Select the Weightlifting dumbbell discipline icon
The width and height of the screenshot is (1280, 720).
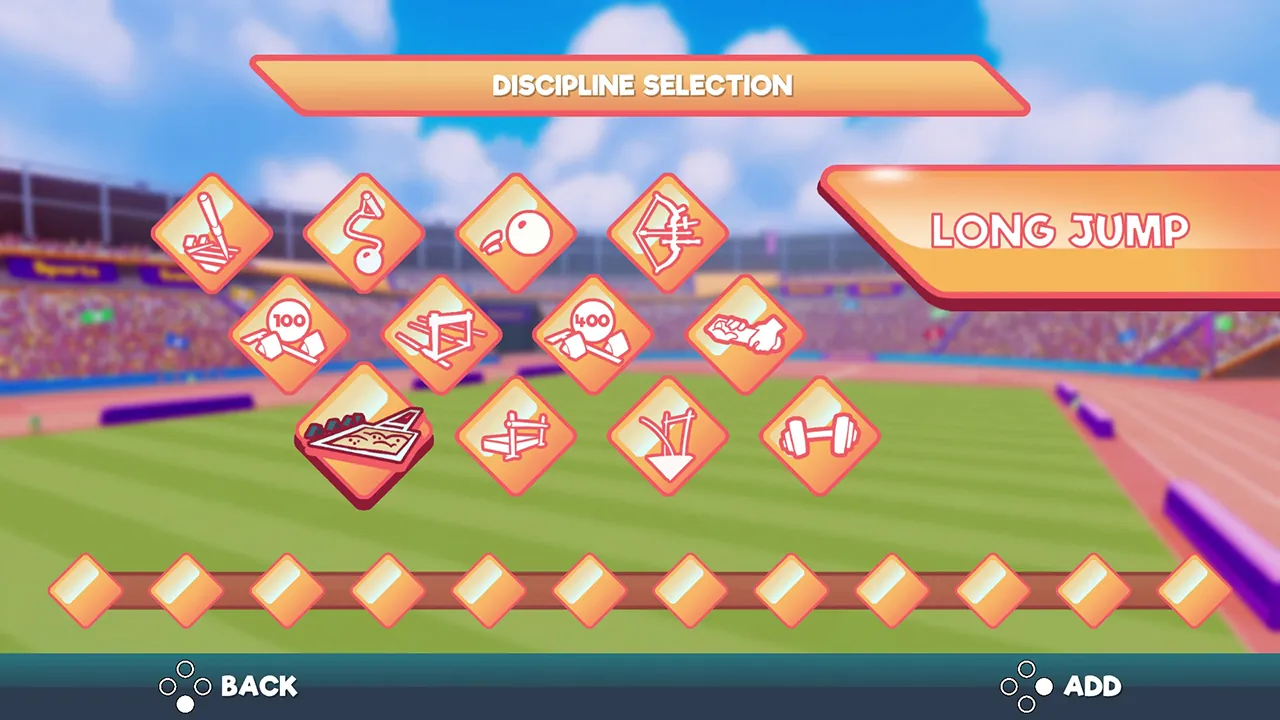[819, 437]
